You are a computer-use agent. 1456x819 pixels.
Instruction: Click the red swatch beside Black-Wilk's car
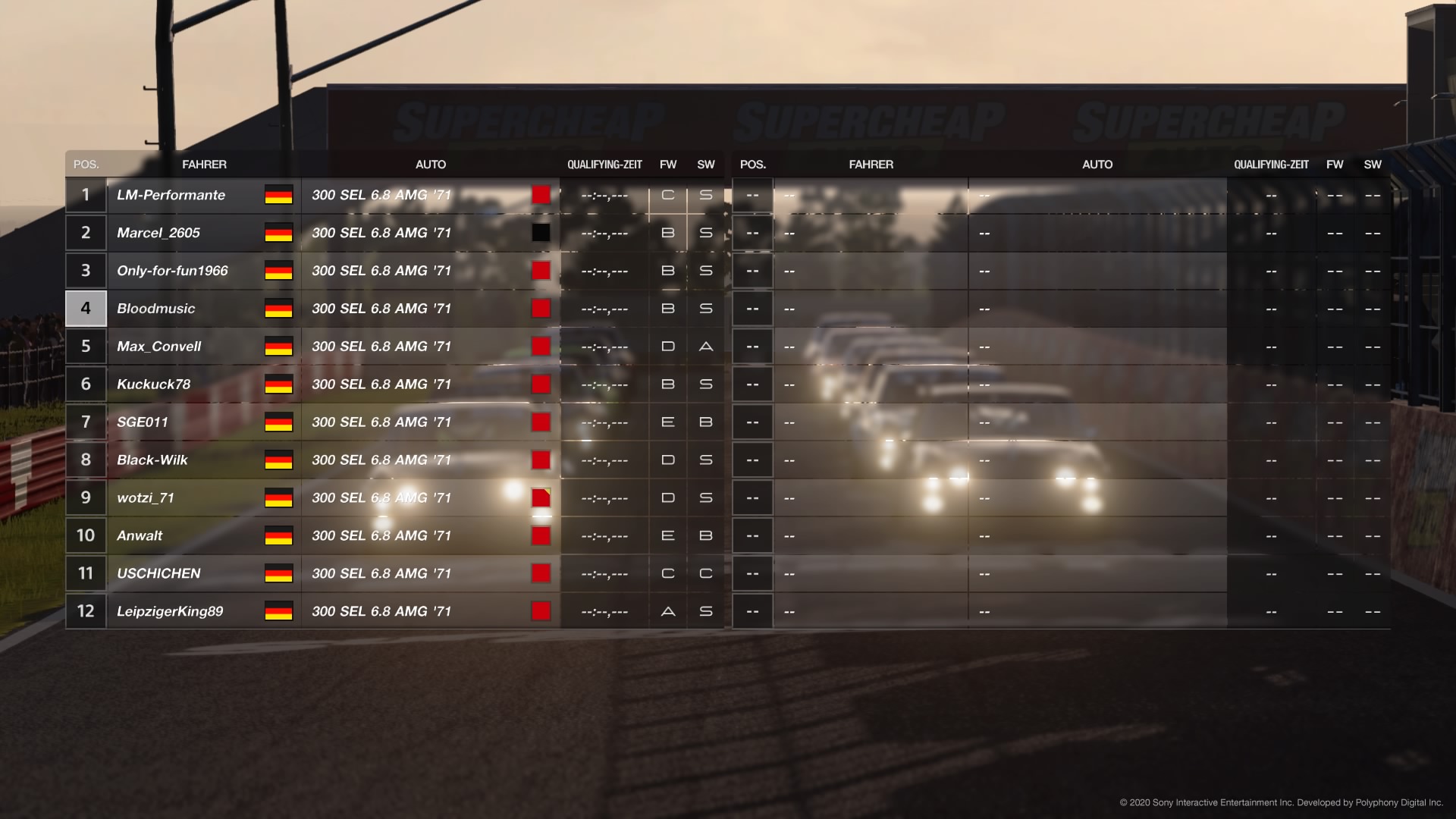pyautogui.click(x=541, y=460)
